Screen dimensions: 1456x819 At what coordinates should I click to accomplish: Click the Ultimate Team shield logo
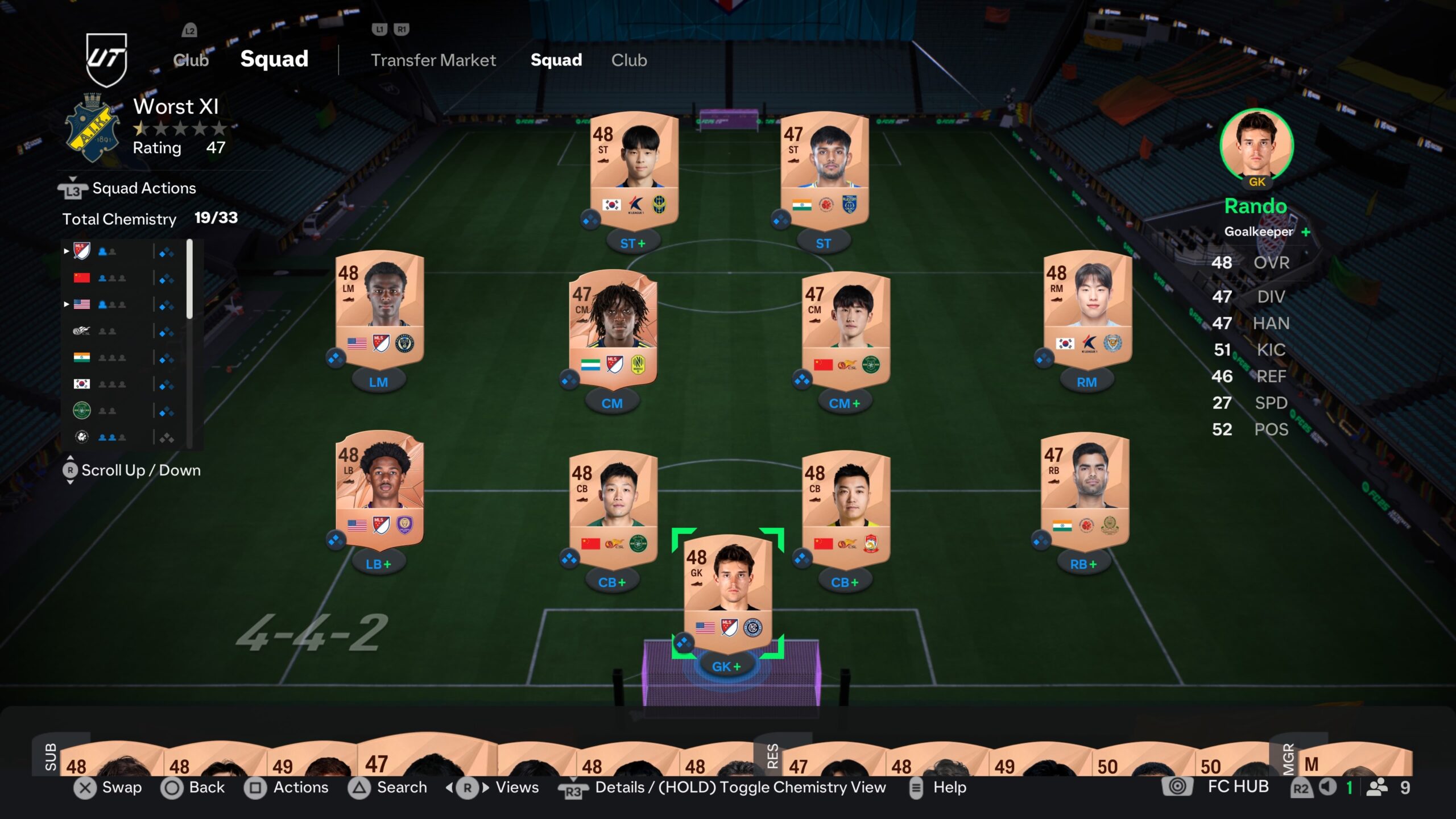pyautogui.click(x=106, y=59)
